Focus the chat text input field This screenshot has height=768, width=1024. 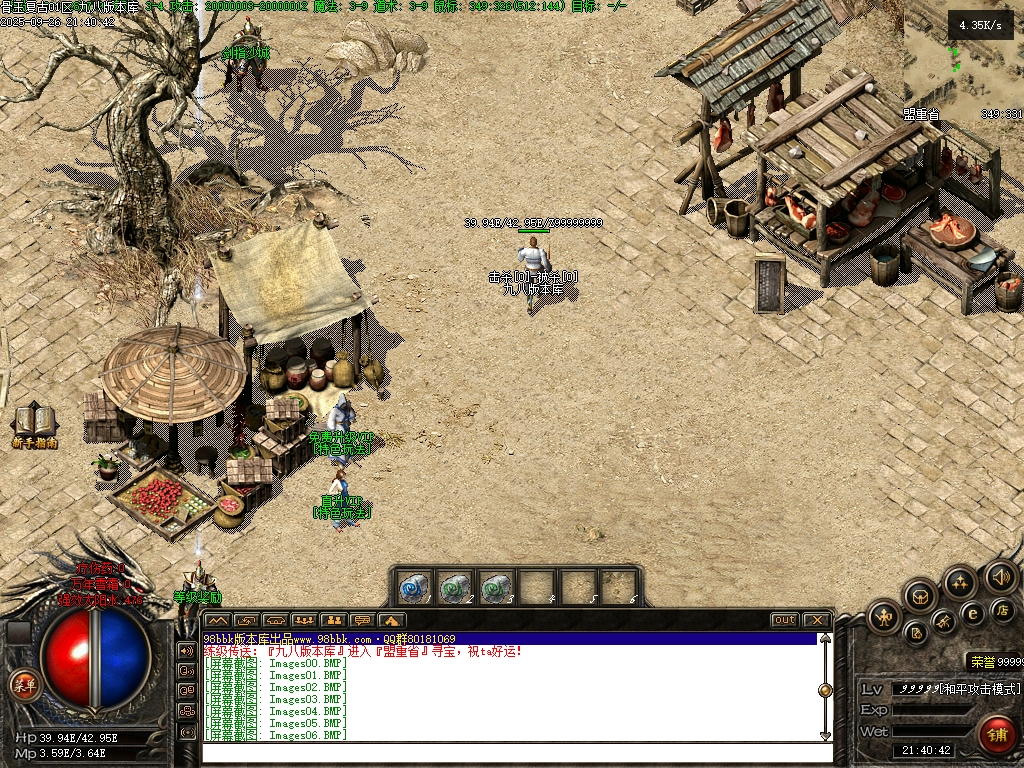click(x=510, y=751)
